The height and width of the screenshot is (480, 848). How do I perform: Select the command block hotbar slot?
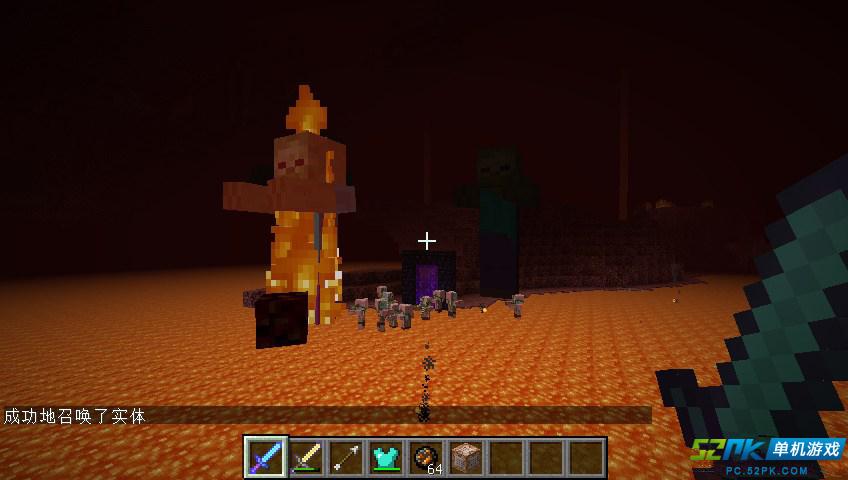[466, 457]
